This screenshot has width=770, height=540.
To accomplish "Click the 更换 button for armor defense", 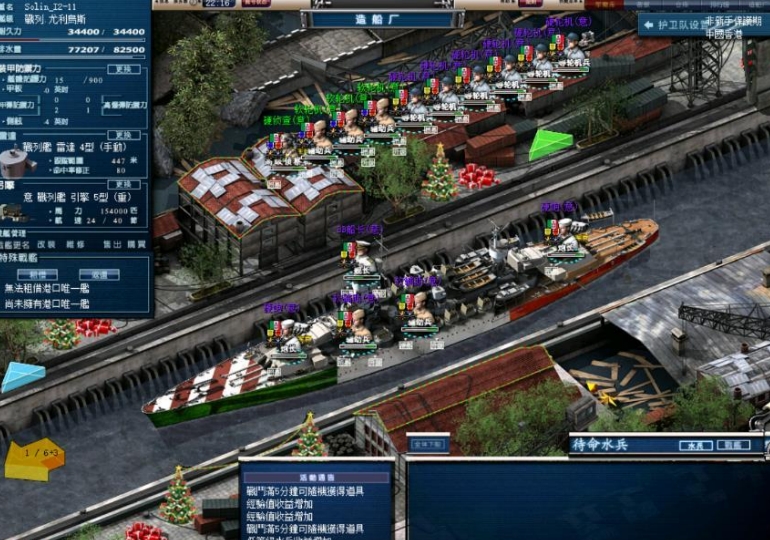I will 123,69.
